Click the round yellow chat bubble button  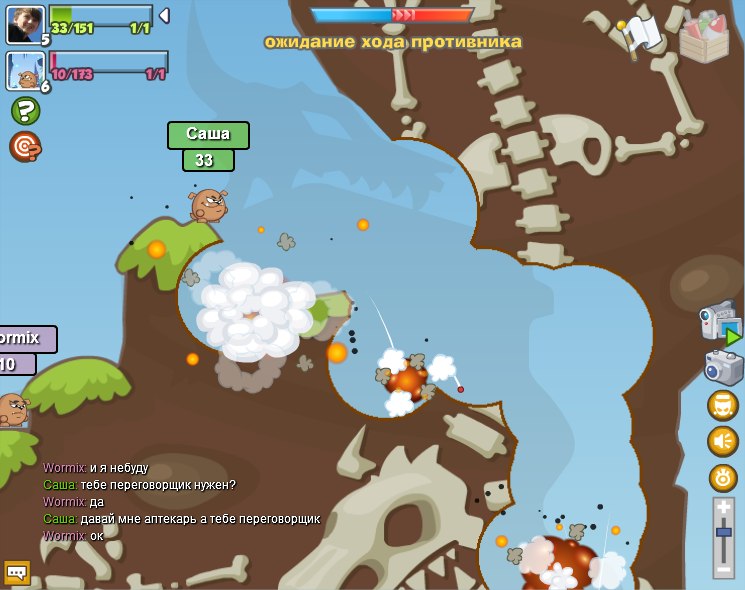click(723, 405)
